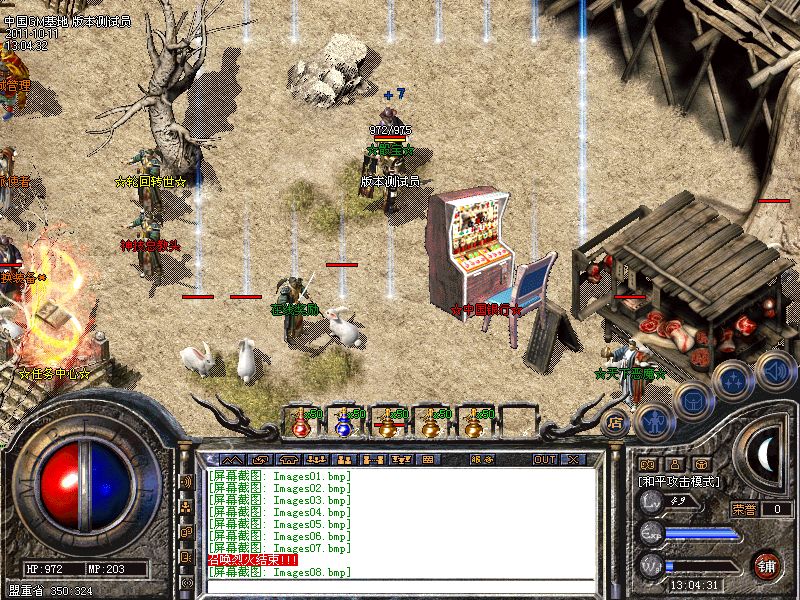Click the 荣誉 honor label button

(x=744, y=509)
